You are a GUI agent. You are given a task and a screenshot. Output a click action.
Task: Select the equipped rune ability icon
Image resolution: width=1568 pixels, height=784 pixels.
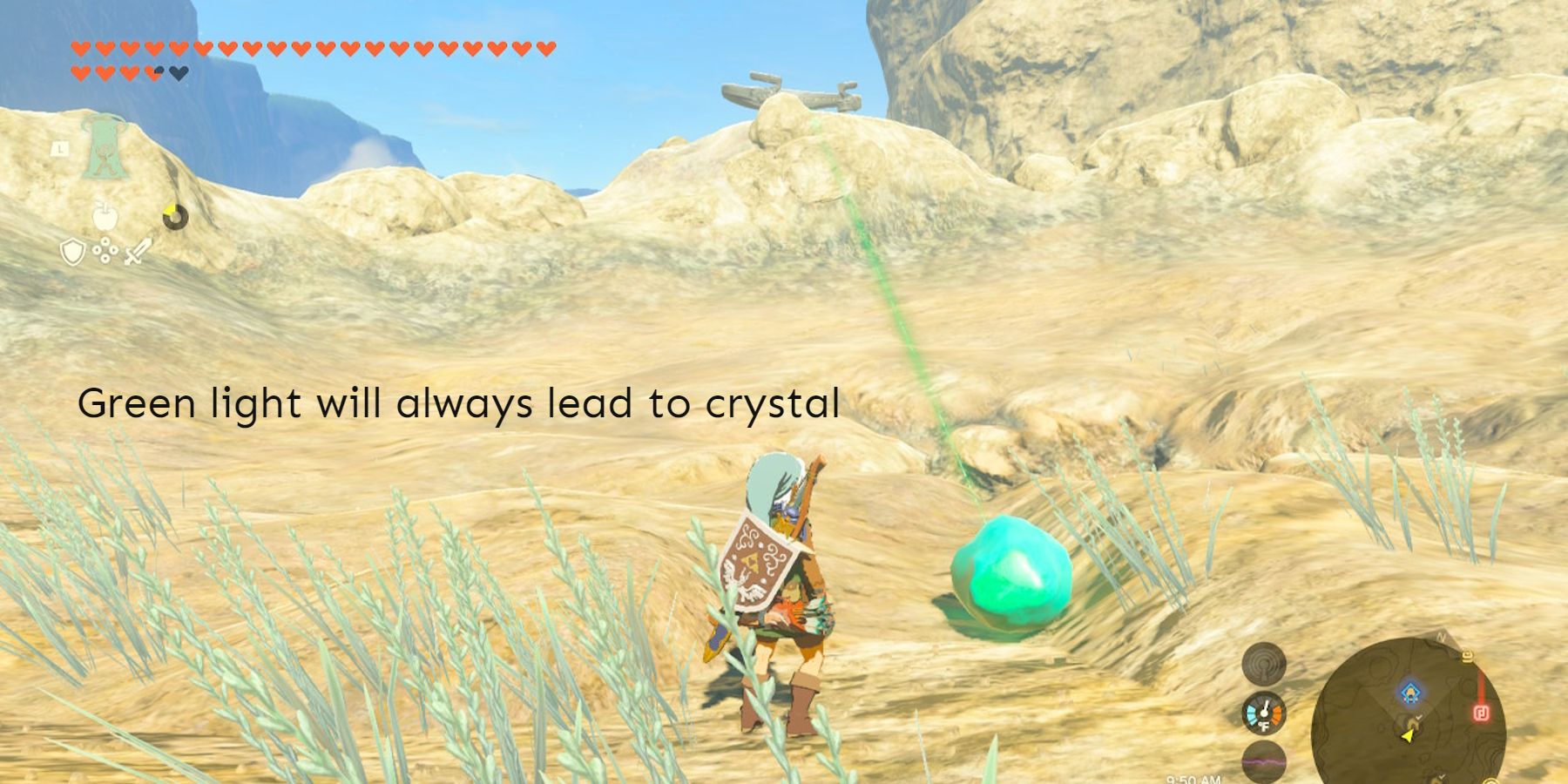(105, 147)
